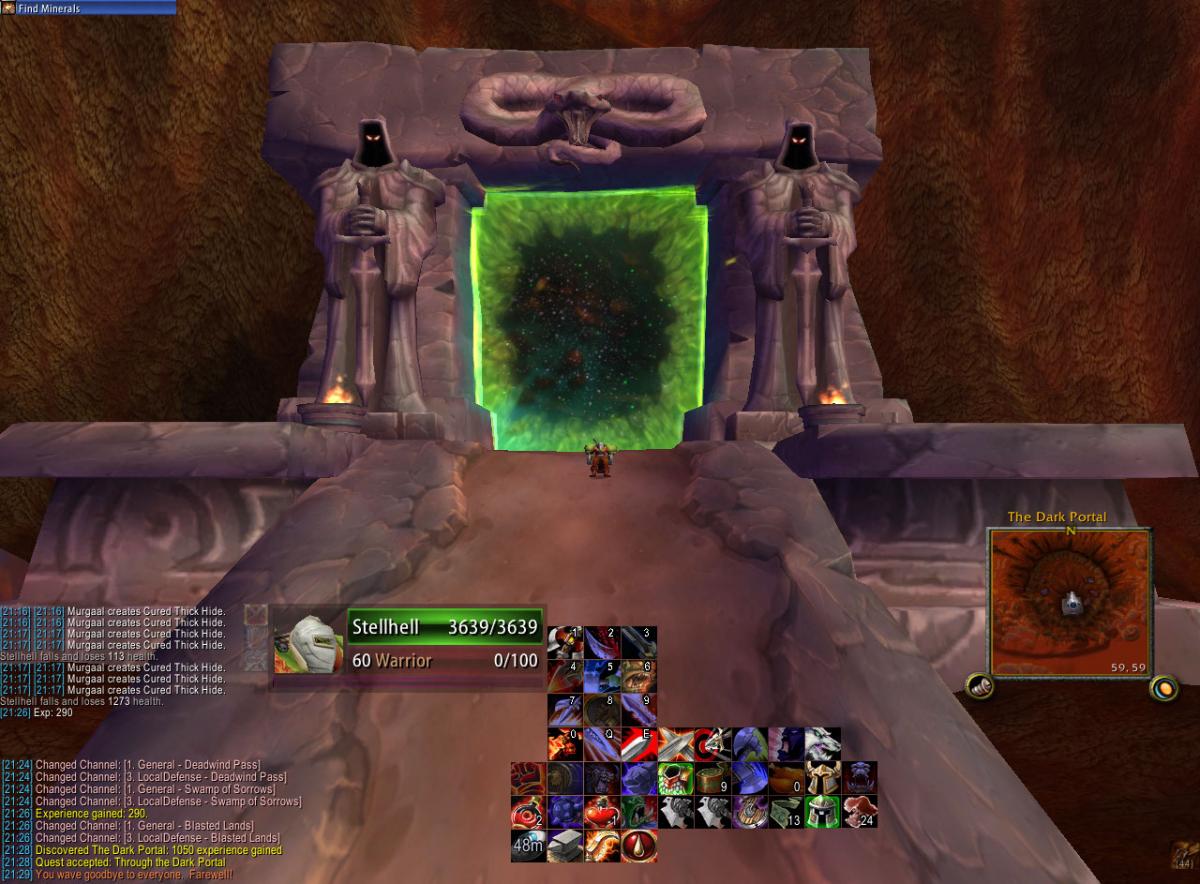
Task: Click the orange orb button beside minimap
Action: tap(1163, 687)
